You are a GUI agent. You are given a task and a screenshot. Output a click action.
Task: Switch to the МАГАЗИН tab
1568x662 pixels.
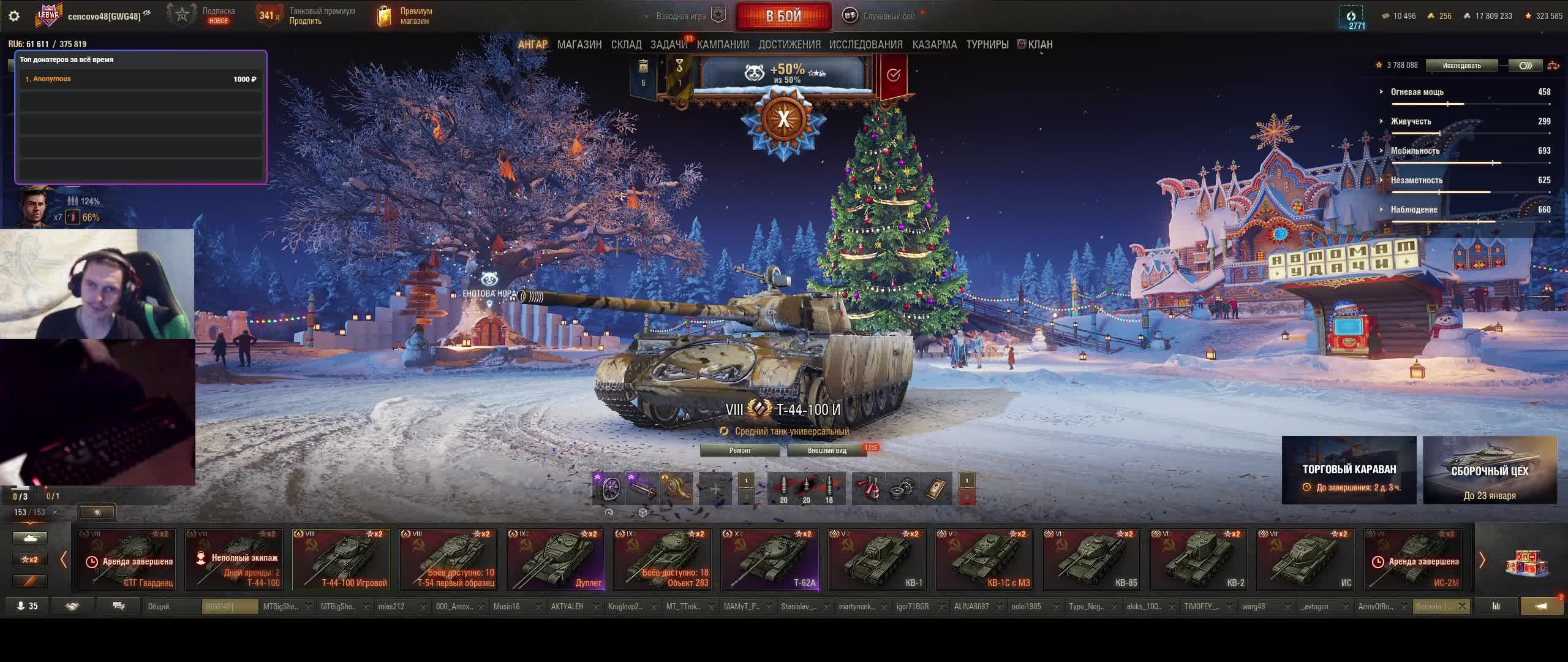point(579,45)
